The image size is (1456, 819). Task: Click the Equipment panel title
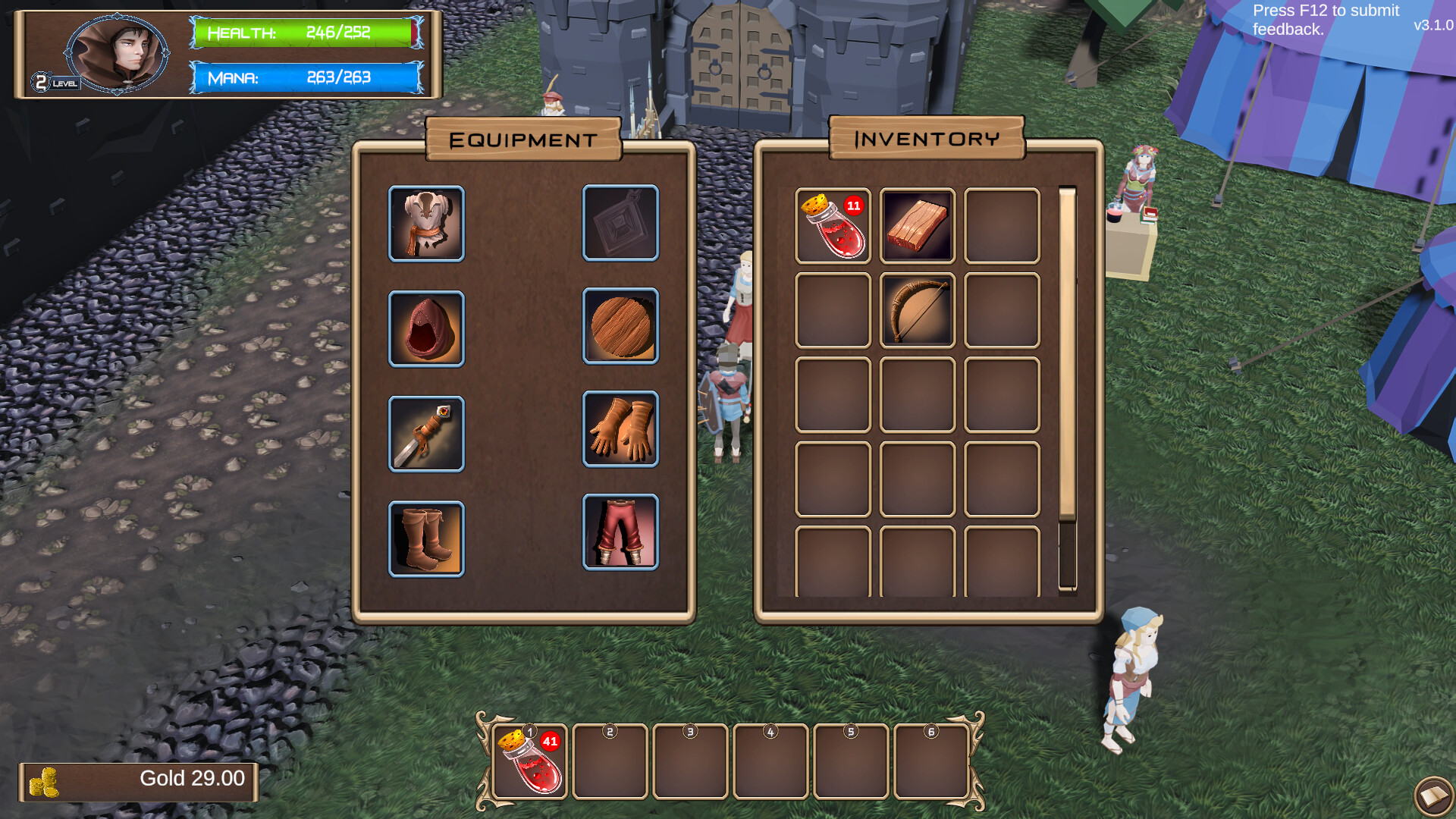[x=524, y=140]
